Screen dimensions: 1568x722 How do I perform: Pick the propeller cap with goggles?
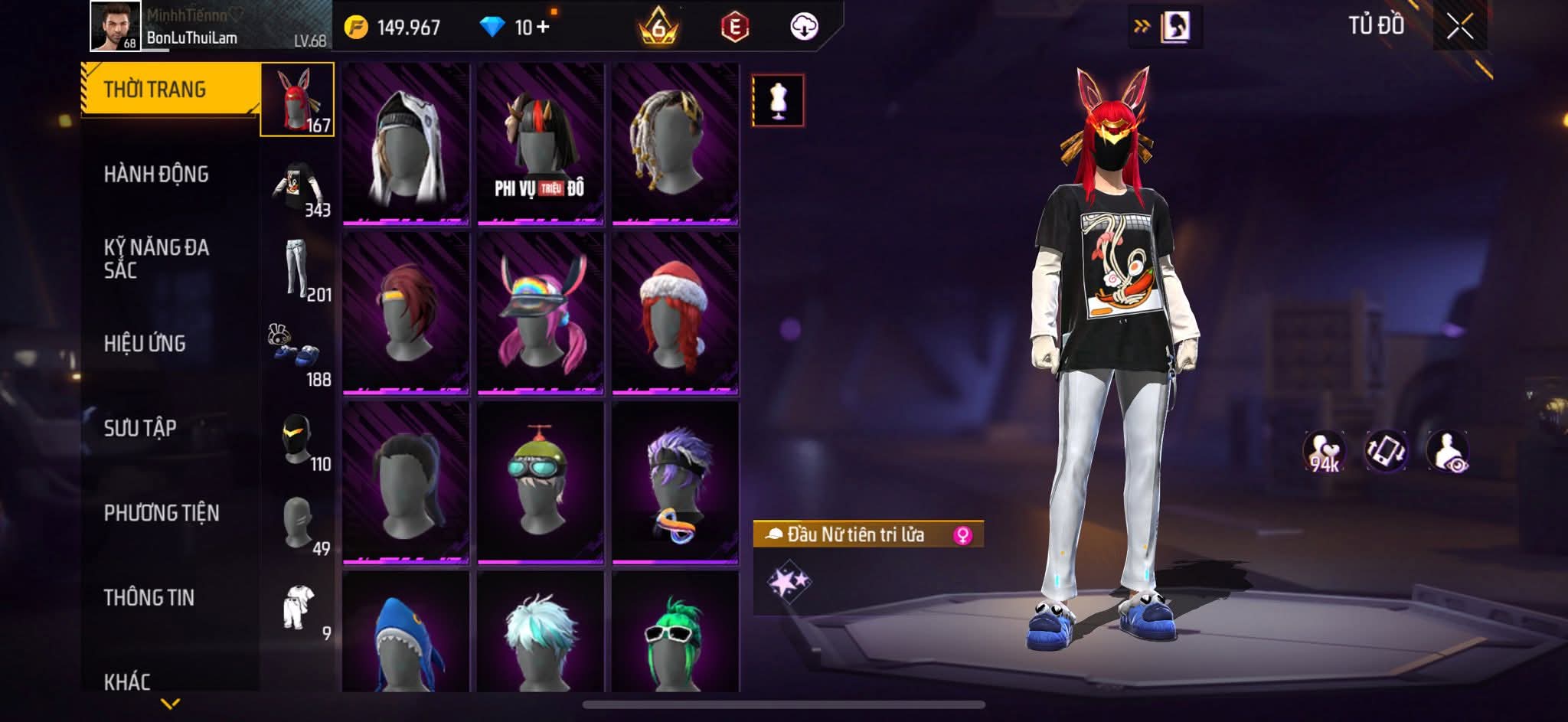tap(541, 482)
